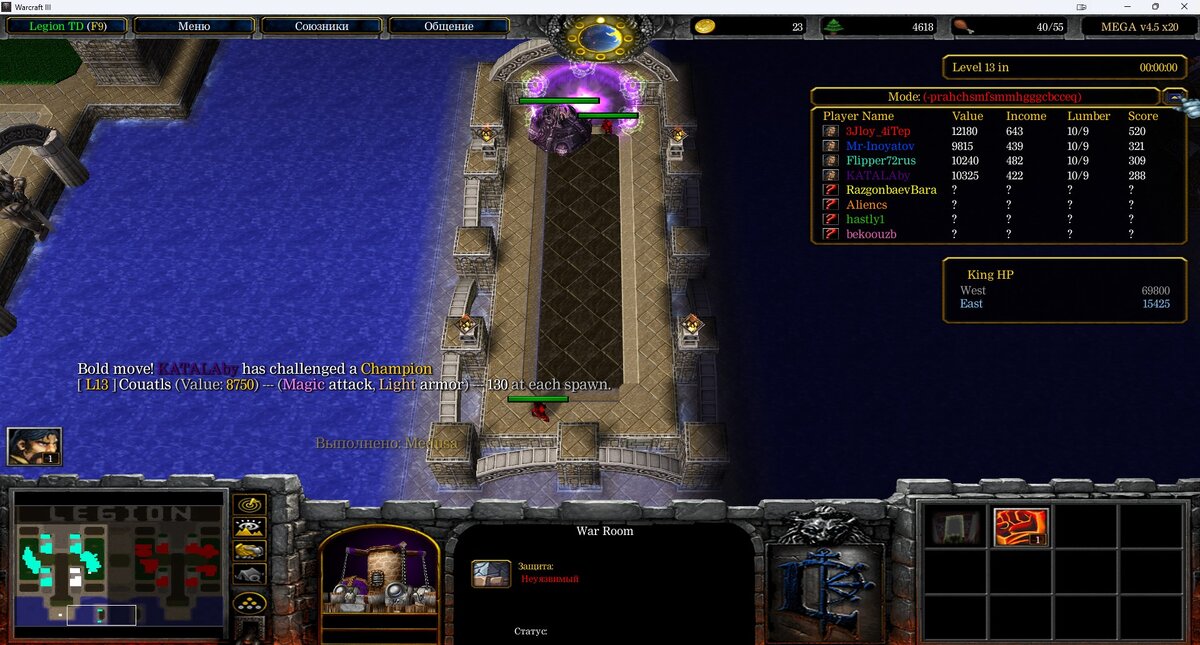Viewport: 1200px width, 645px height.
Task: Select the hero portrait icon
Action: [x=35, y=447]
